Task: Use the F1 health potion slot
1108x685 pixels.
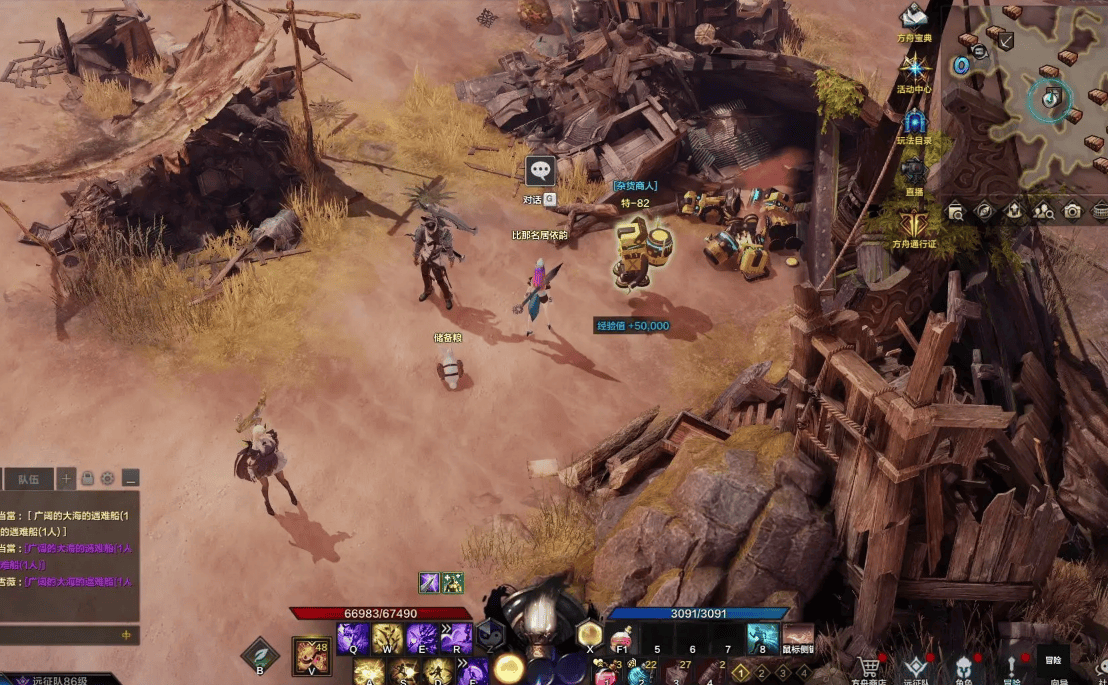Action: click(622, 638)
